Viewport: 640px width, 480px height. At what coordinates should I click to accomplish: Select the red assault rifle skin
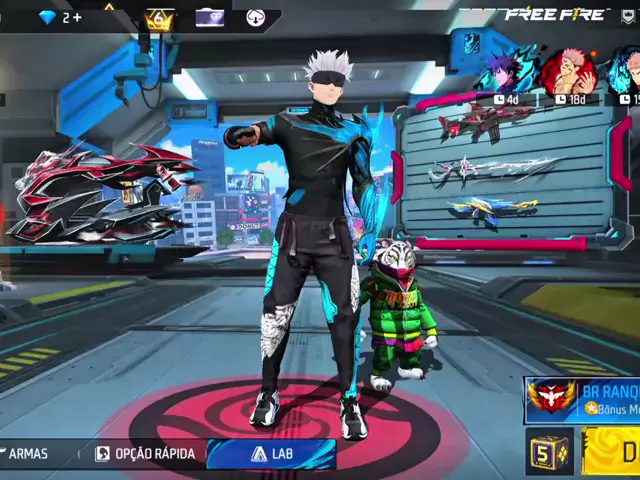pos(486,120)
